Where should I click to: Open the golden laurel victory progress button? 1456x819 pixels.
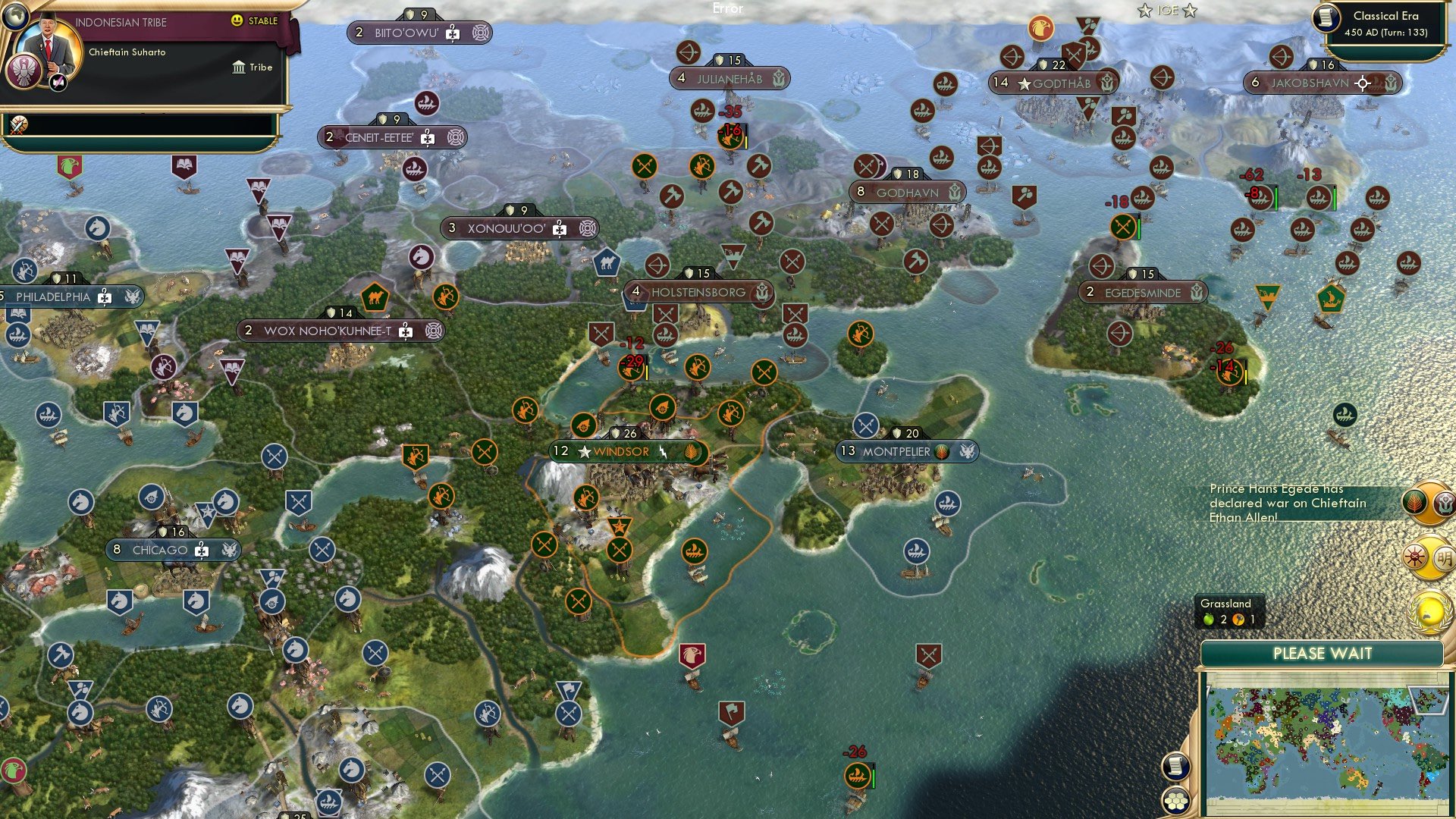click(x=1429, y=611)
